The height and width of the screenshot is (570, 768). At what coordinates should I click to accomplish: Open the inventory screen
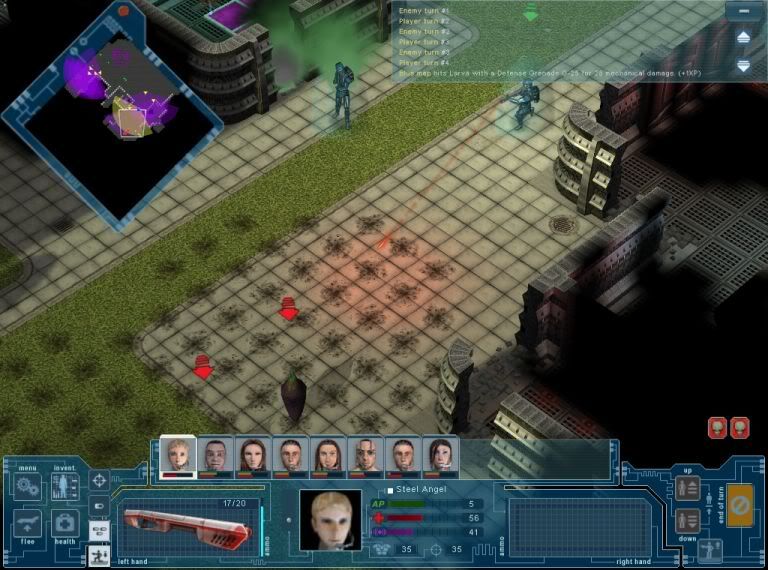point(65,488)
